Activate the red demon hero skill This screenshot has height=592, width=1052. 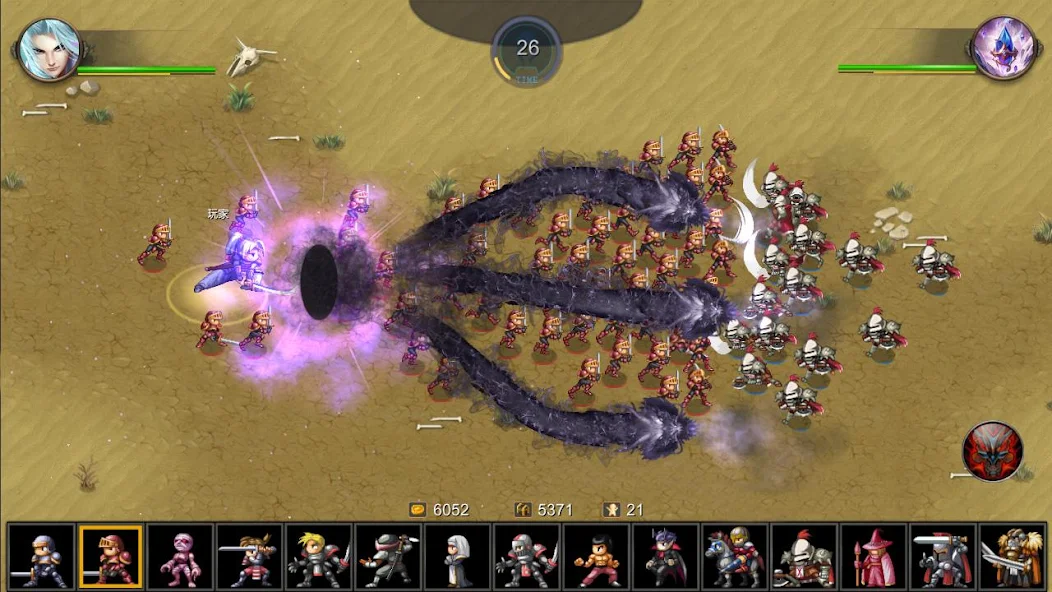tap(992, 451)
